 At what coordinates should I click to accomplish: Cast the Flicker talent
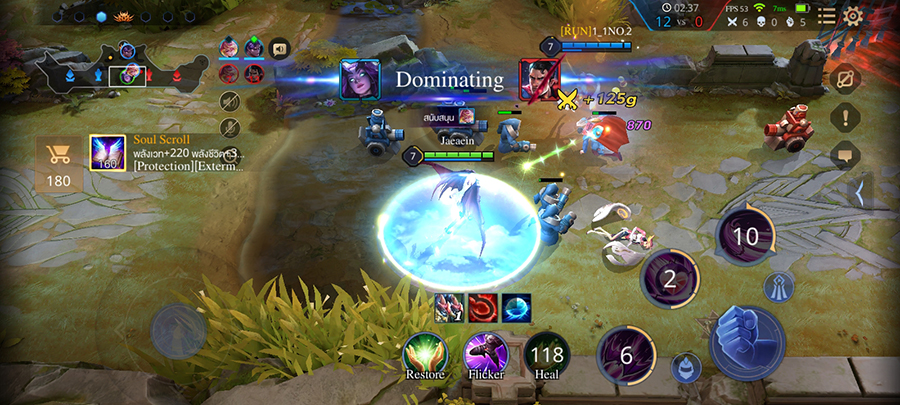click(485, 354)
